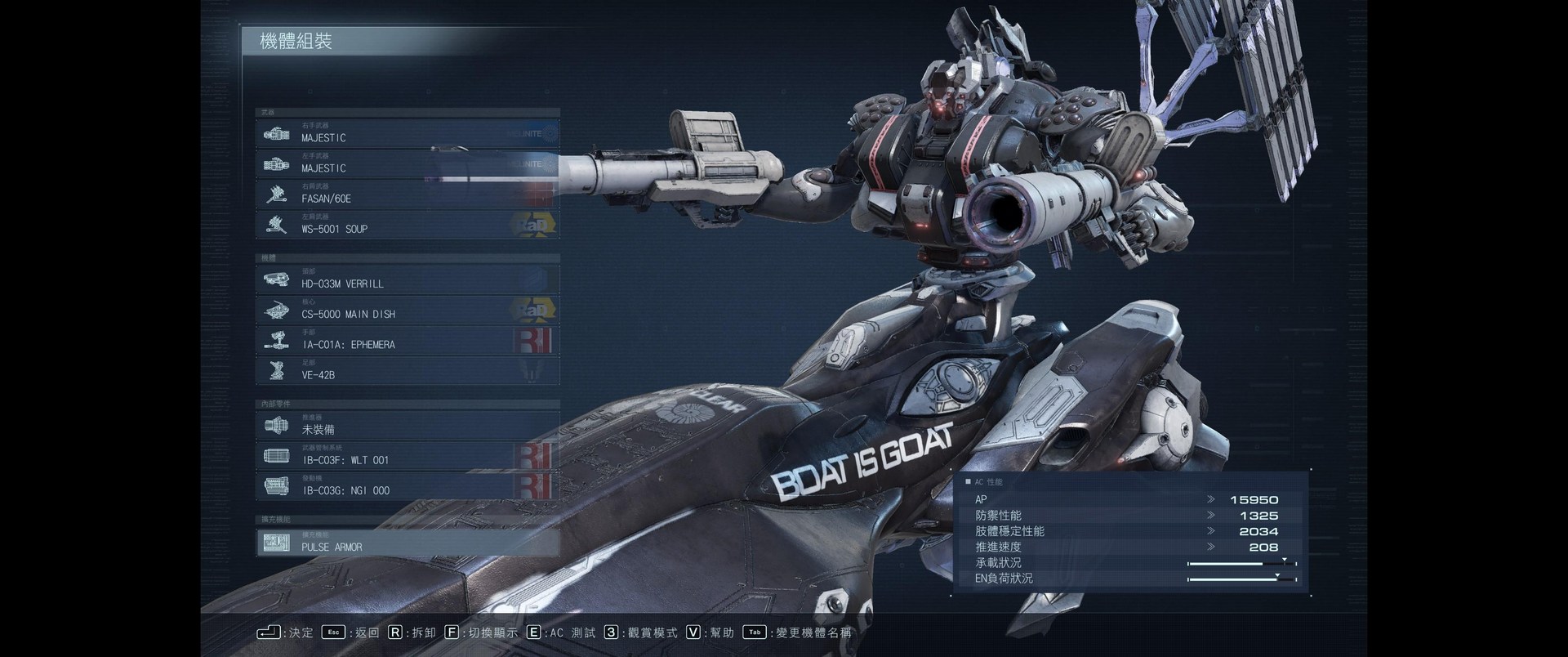This screenshot has width=1568, height=657.
Task: Select the left-hand weapon MAJESTIC slot
Action: (407, 164)
